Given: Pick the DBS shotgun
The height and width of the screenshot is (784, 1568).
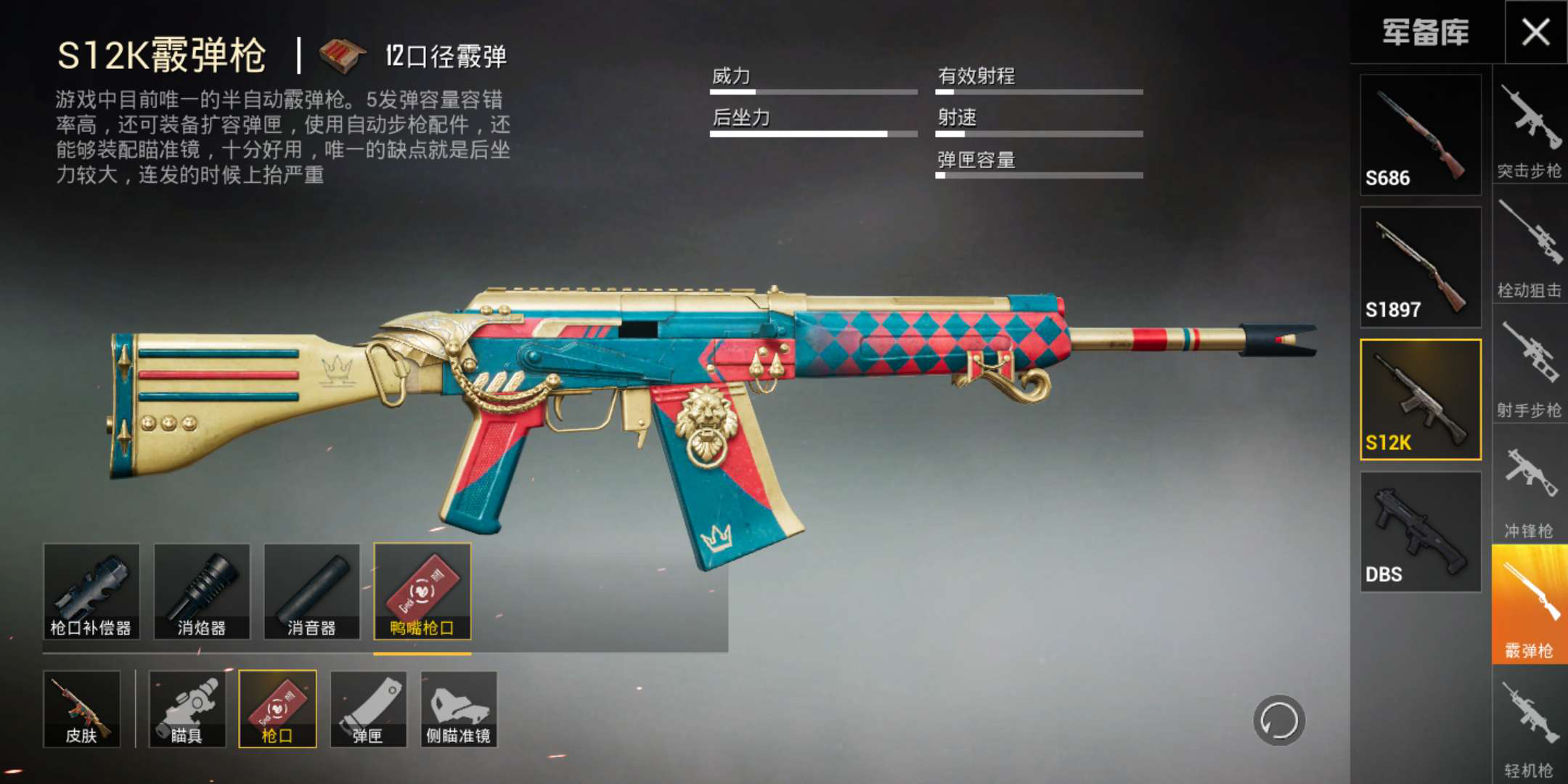Looking at the screenshot, I should 1420,532.
